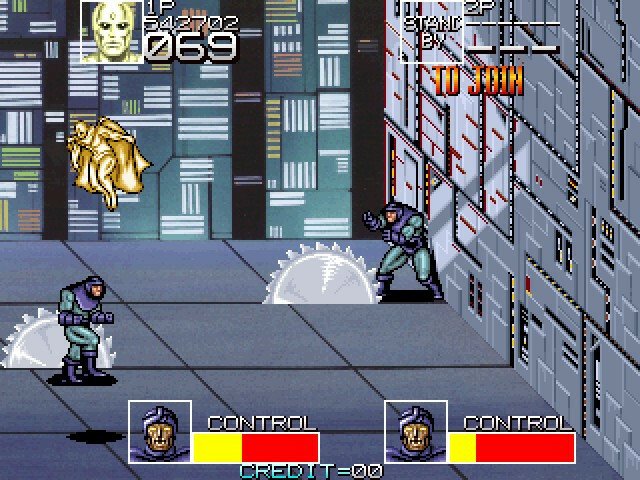Image resolution: width=640 pixels, height=480 pixels.
Task: Click Vision's player one portrait
Action: coord(109,33)
